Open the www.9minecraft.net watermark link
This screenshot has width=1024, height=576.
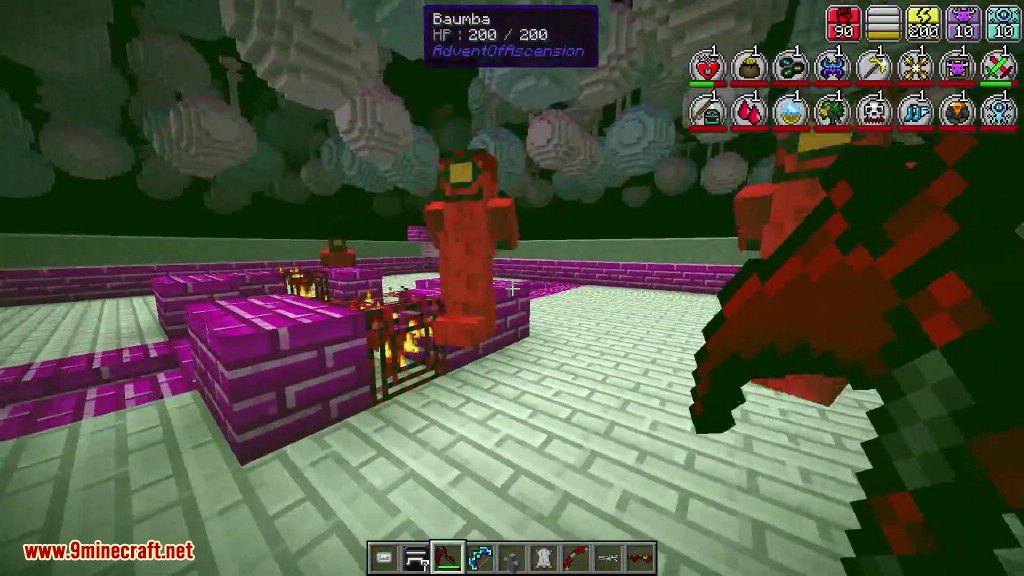(108, 550)
